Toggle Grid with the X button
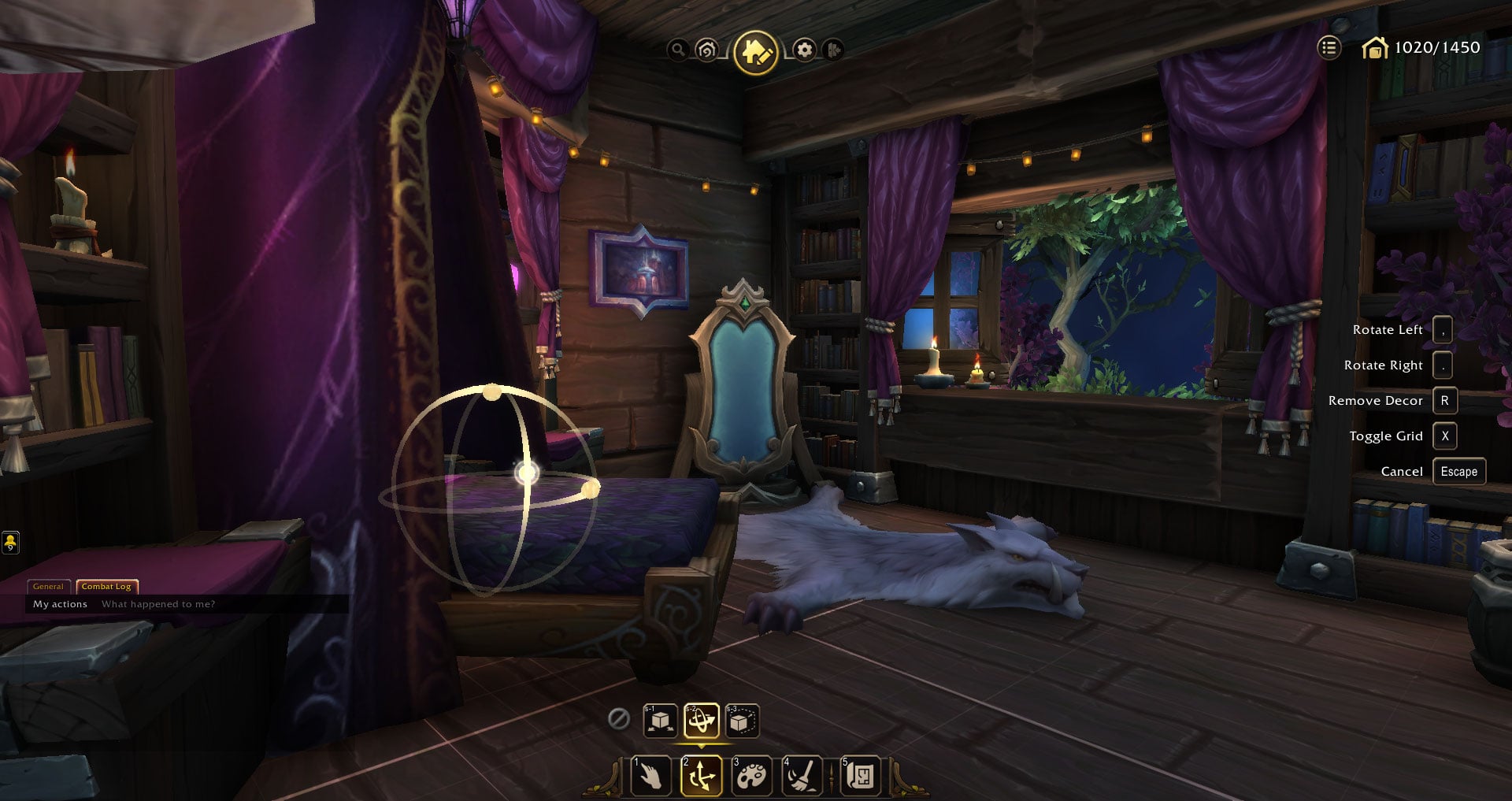1512x801 pixels. [1445, 436]
